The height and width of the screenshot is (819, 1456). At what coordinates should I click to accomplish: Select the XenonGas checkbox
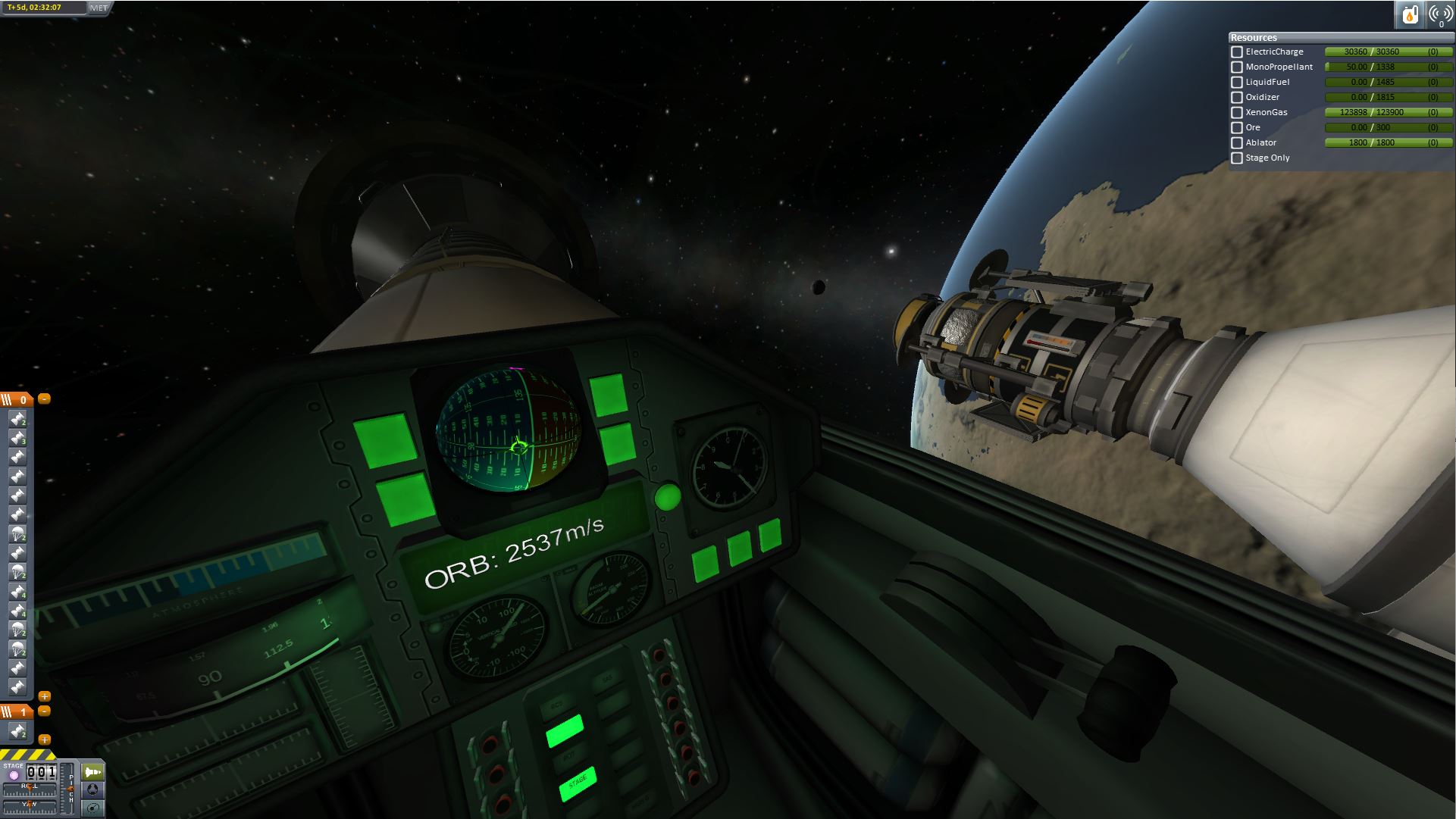click(1237, 113)
